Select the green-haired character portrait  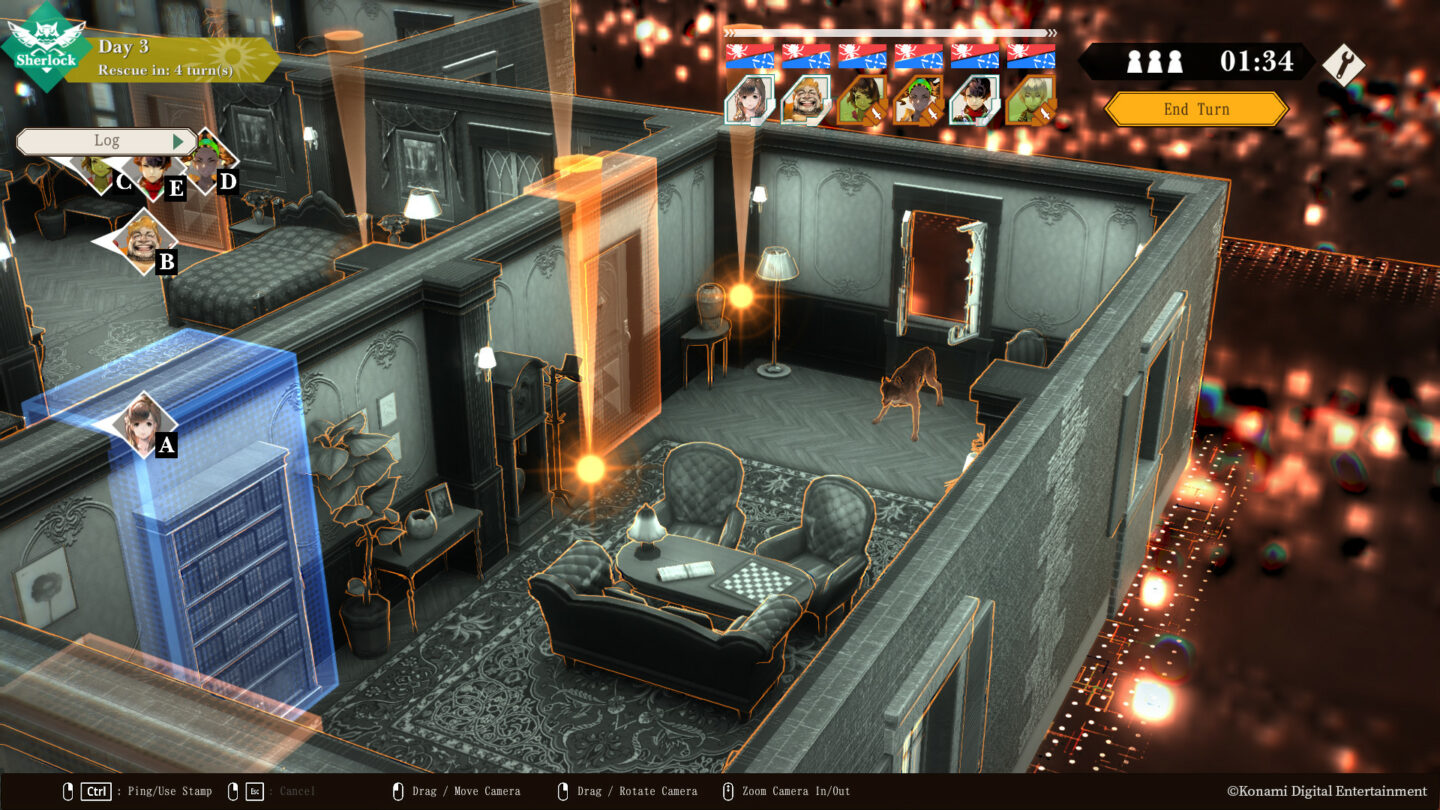click(917, 100)
